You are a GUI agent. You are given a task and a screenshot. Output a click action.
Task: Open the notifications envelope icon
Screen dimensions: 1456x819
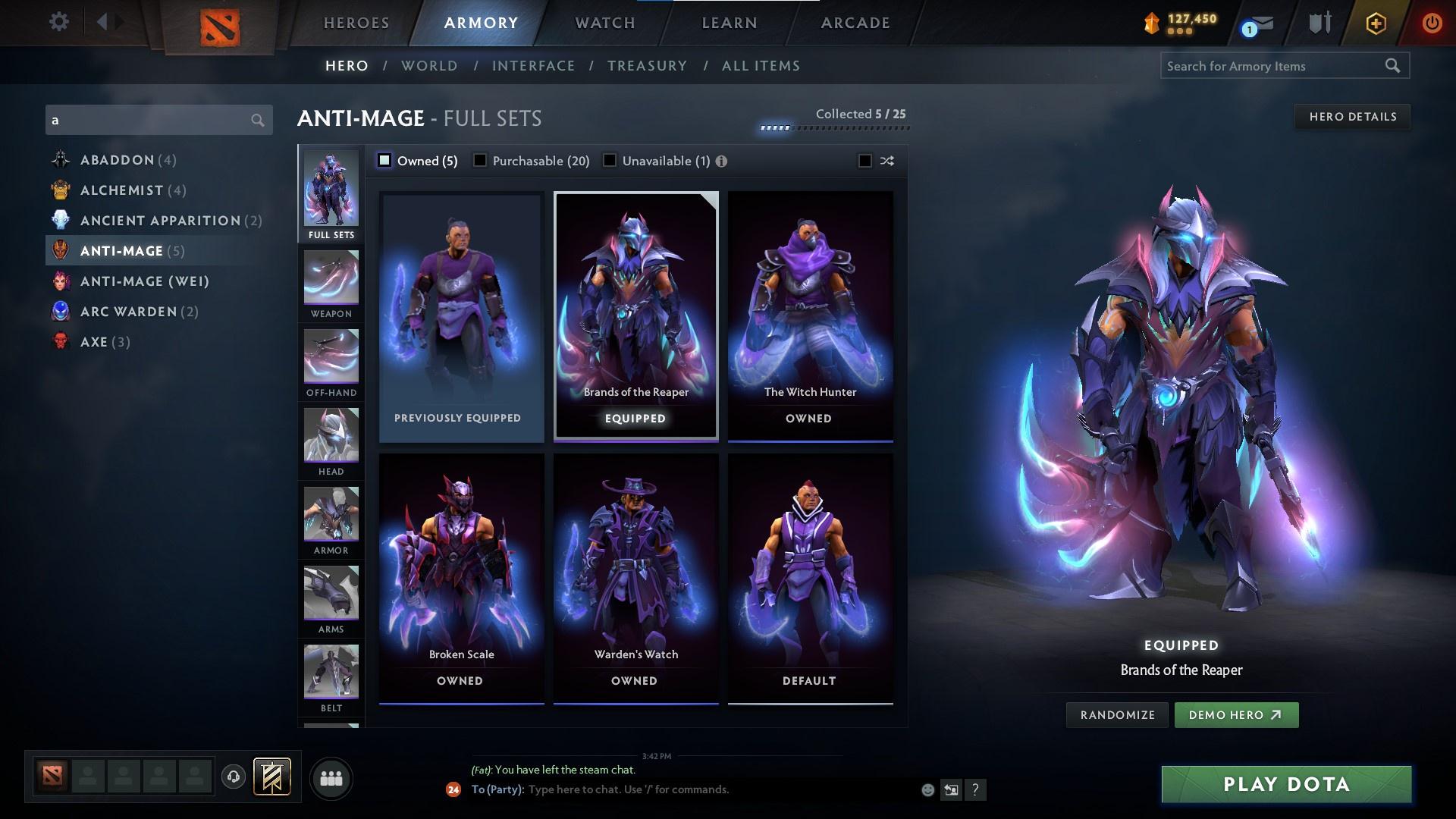point(1257,24)
